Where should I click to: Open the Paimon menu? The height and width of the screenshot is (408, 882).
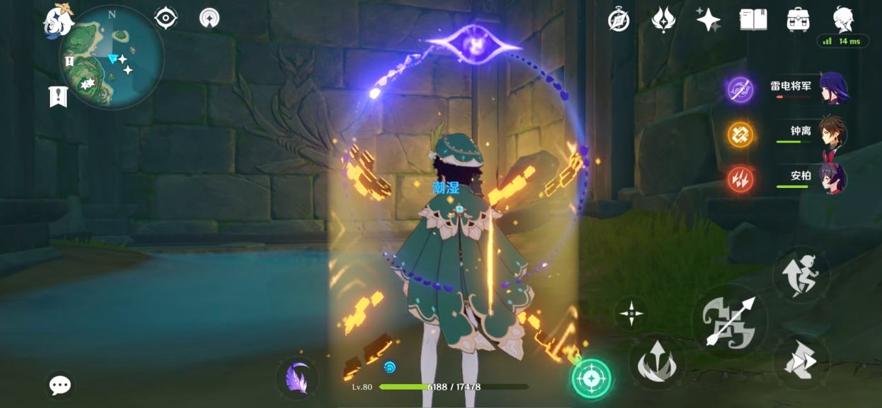tap(56, 19)
